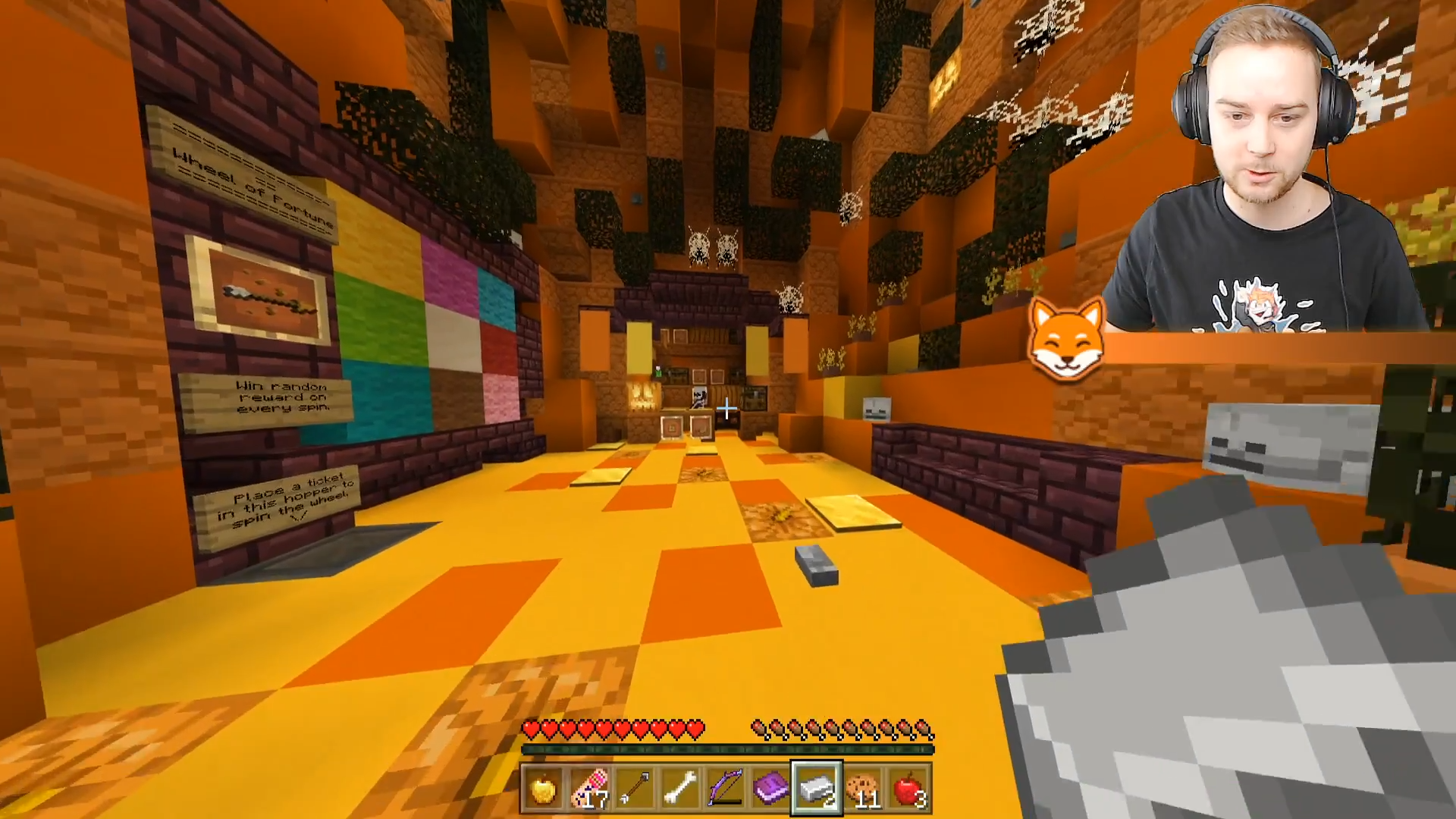This screenshot has height=819, width=1456.
Task: Select the golden apple hotbar slot
Action: tap(544, 789)
